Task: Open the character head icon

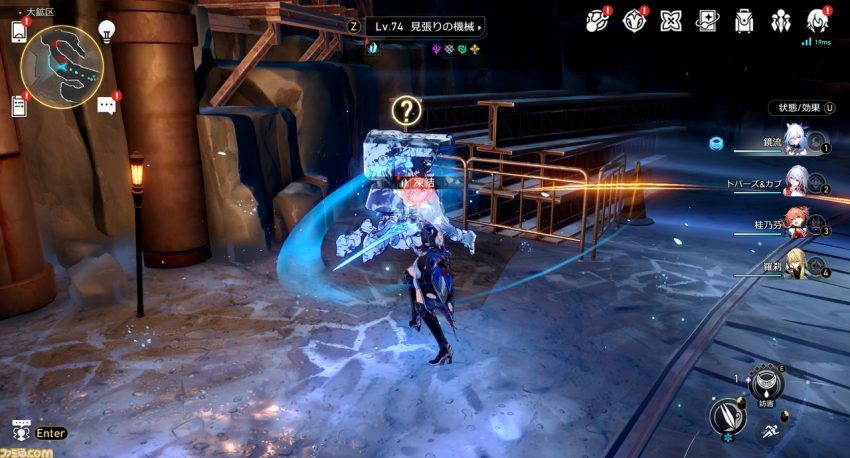Action: coord(818,20)
